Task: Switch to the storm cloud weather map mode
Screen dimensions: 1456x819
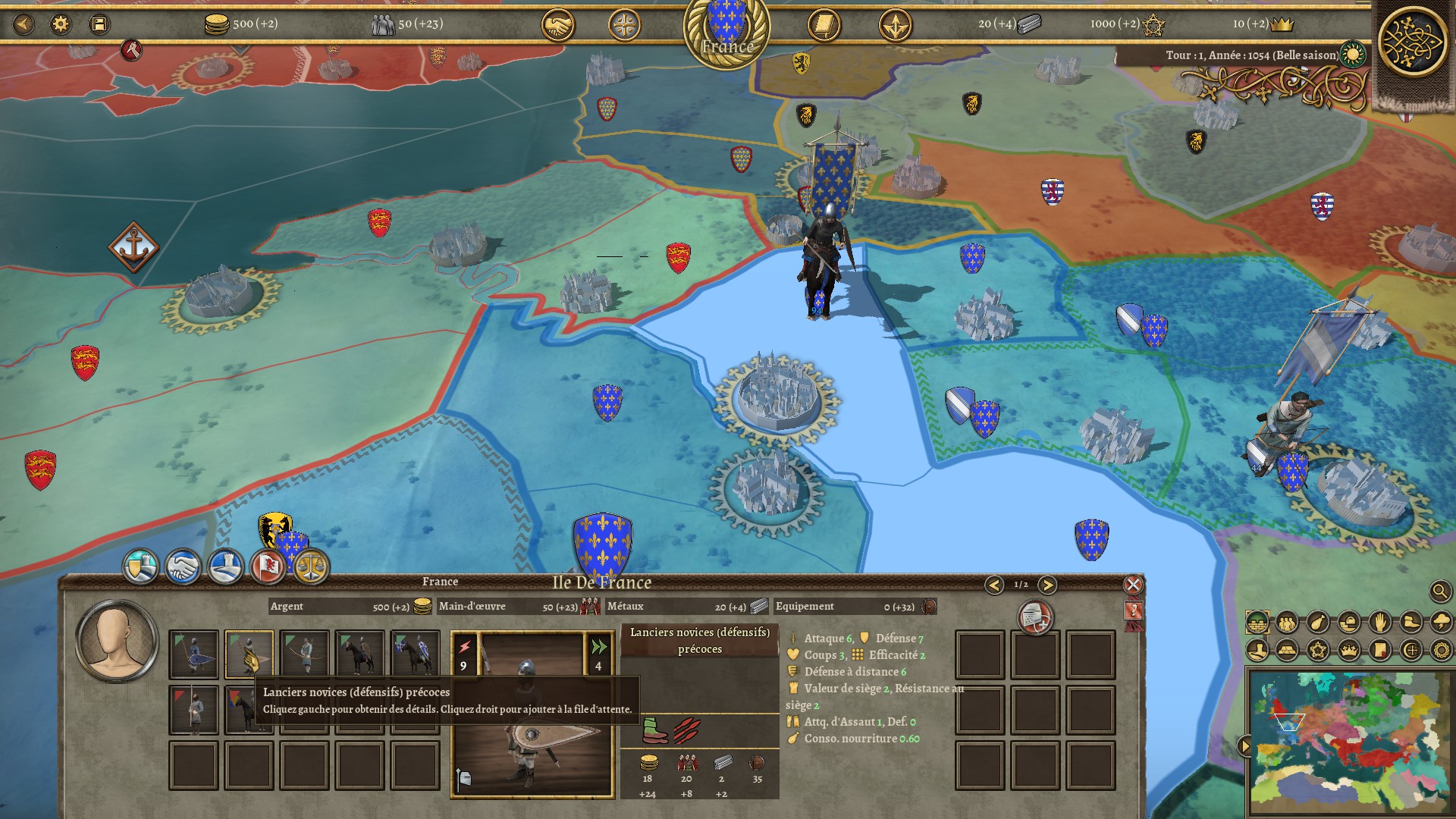Action: pyautogui.click(x=1440, y=623)
